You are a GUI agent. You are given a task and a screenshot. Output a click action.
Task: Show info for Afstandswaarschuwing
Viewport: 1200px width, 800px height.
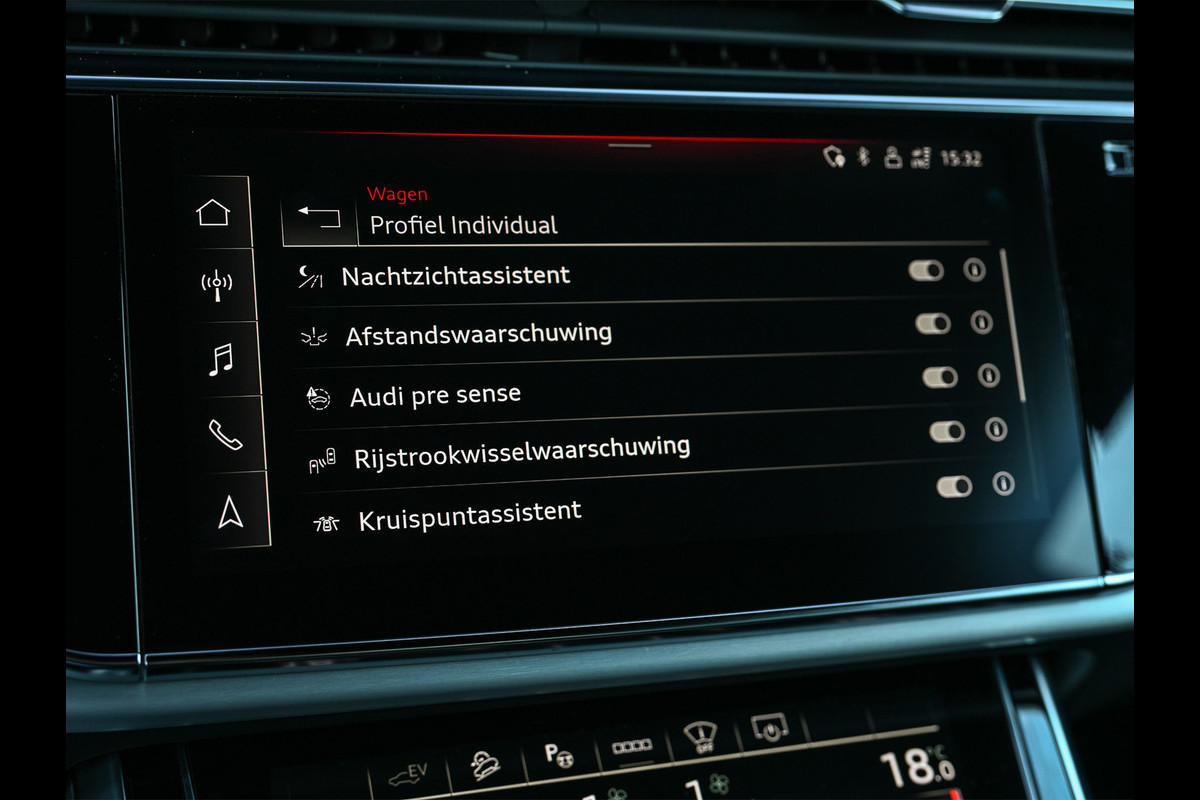tap(981, 322)
